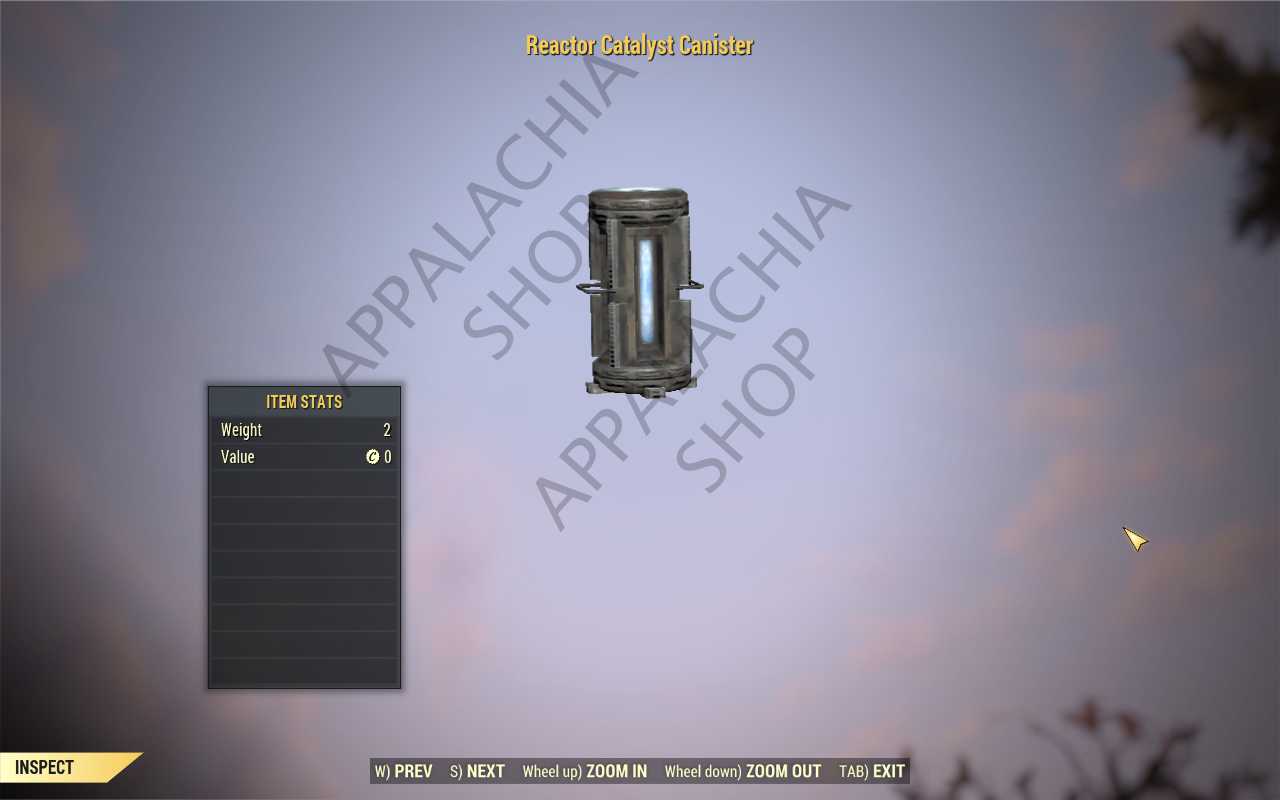This screenshot has width=1280, height=800.
Task: Click the ITEM STATS panel header
Action: pos(304,402)
